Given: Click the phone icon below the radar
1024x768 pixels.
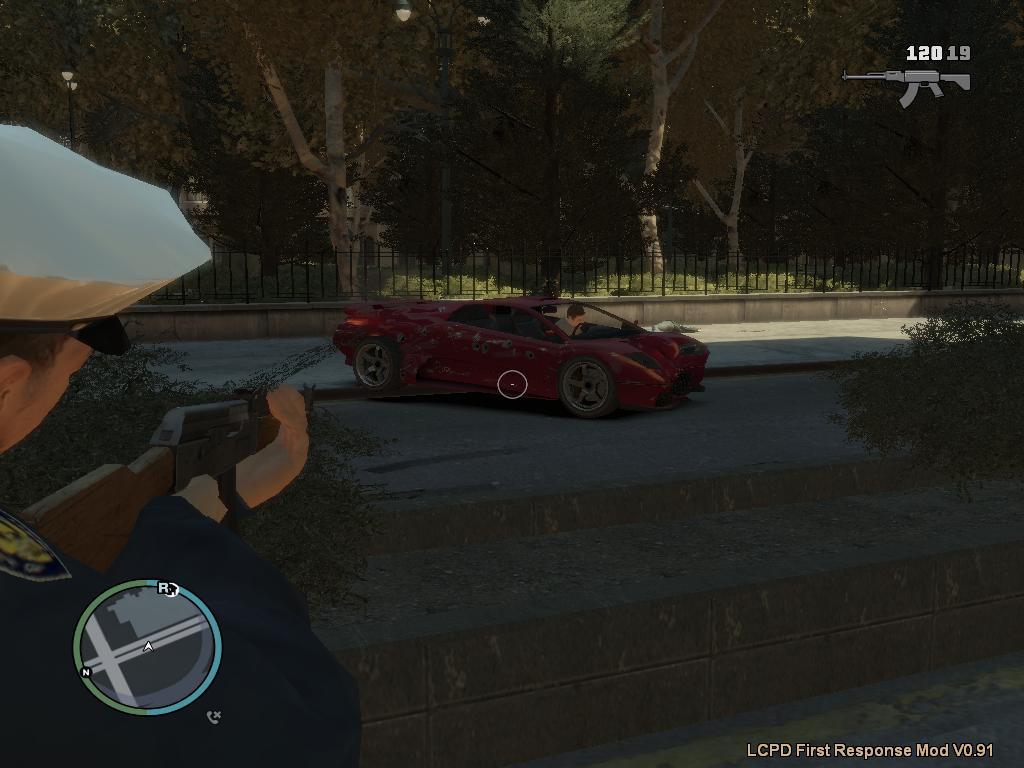Looking at the screenshot, I should pyautogui.click(x=213, y=716).
